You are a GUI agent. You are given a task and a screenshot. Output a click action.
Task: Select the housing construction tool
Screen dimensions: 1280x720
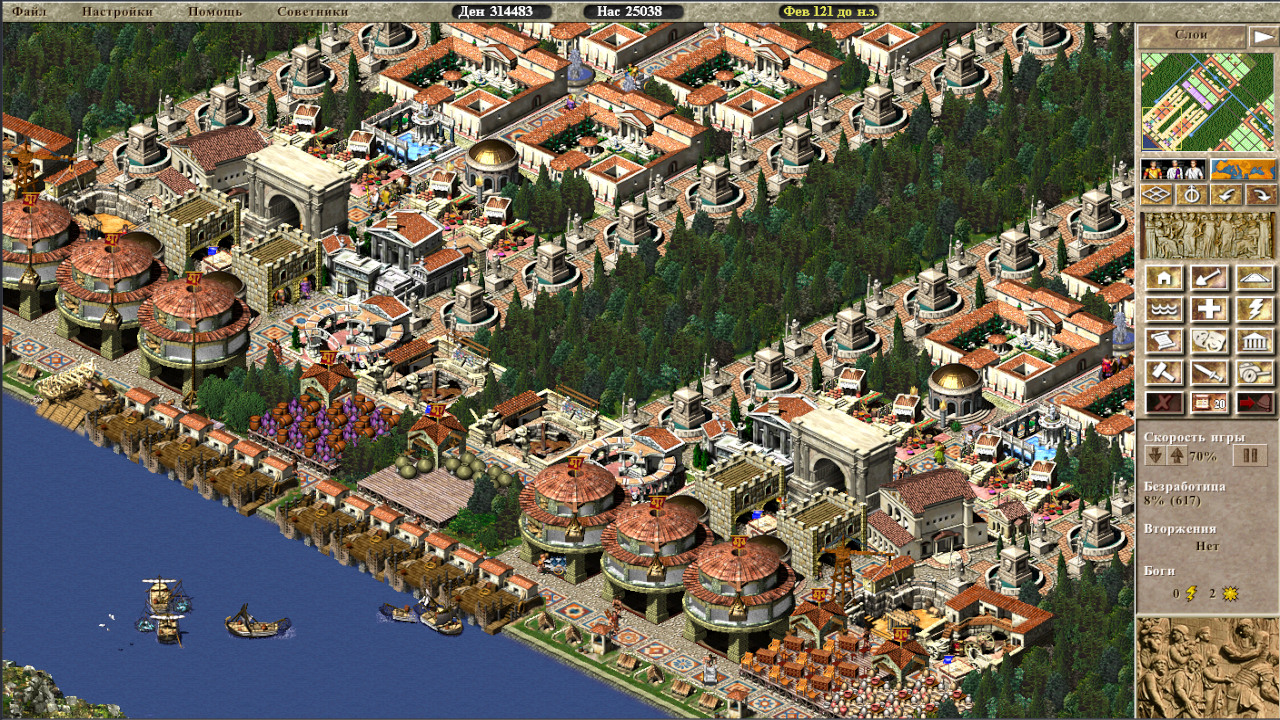1163,278
